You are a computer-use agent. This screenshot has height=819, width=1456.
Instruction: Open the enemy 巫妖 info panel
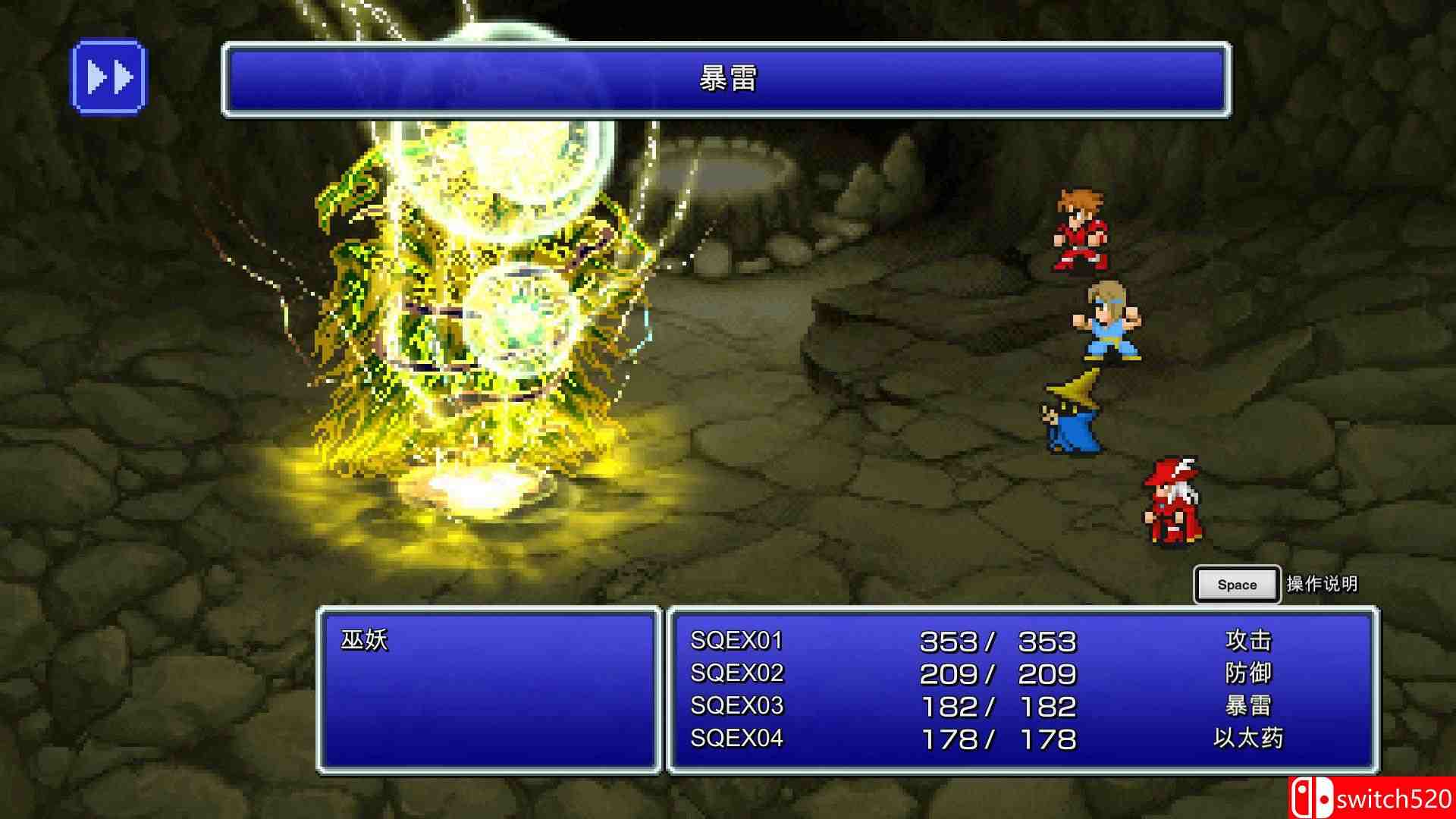pos(362,641)
